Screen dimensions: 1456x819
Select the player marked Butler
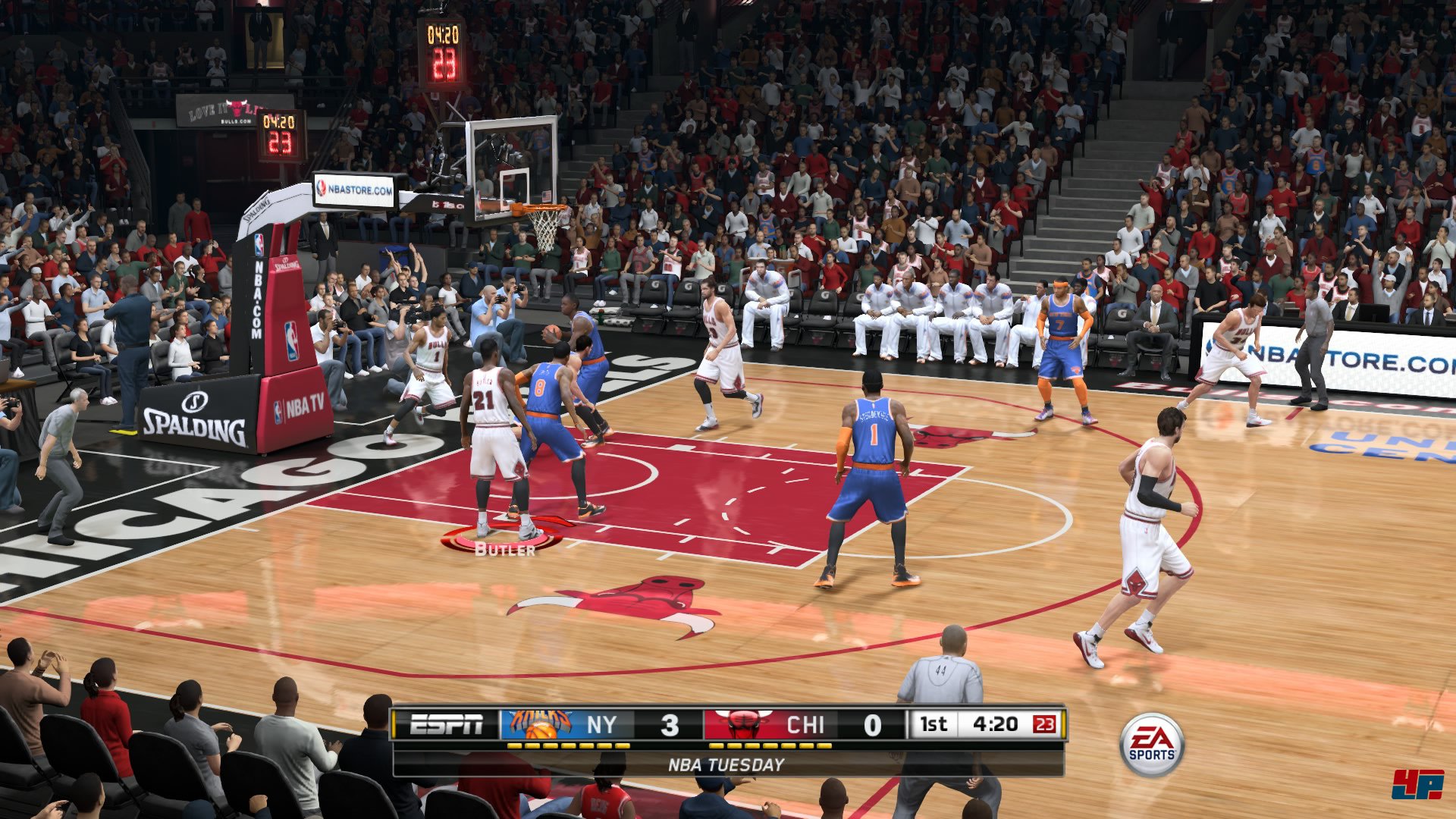click(496, 440)
